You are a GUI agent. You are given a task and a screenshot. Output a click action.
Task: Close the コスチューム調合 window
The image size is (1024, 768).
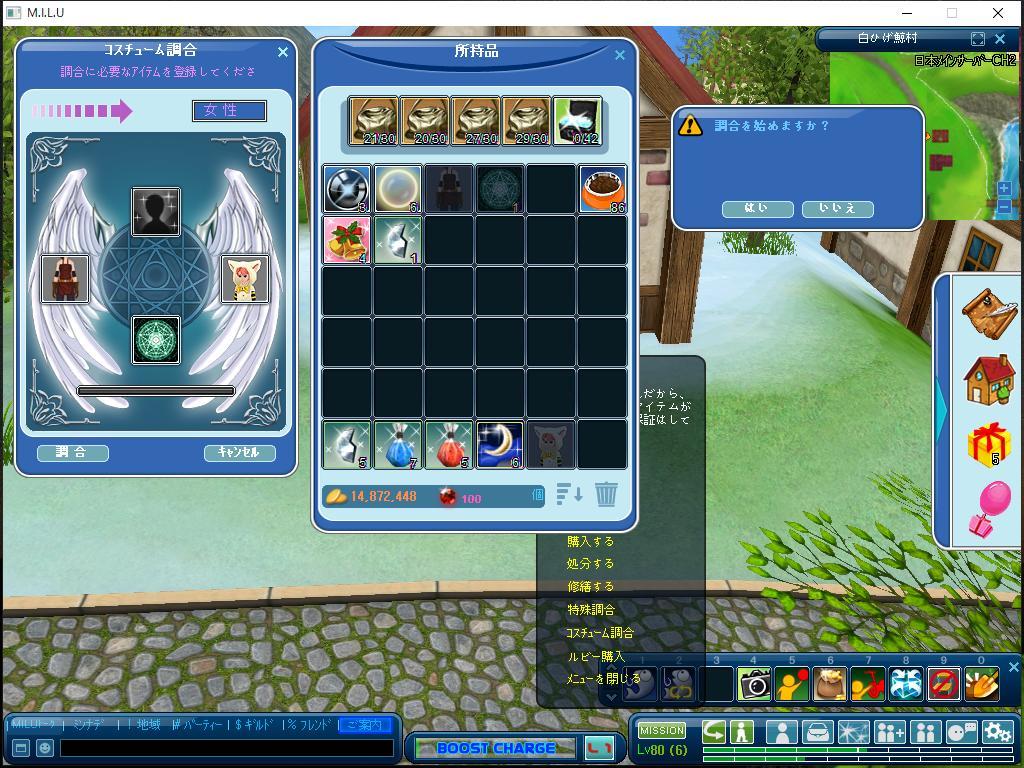click(x=282, y=52)
